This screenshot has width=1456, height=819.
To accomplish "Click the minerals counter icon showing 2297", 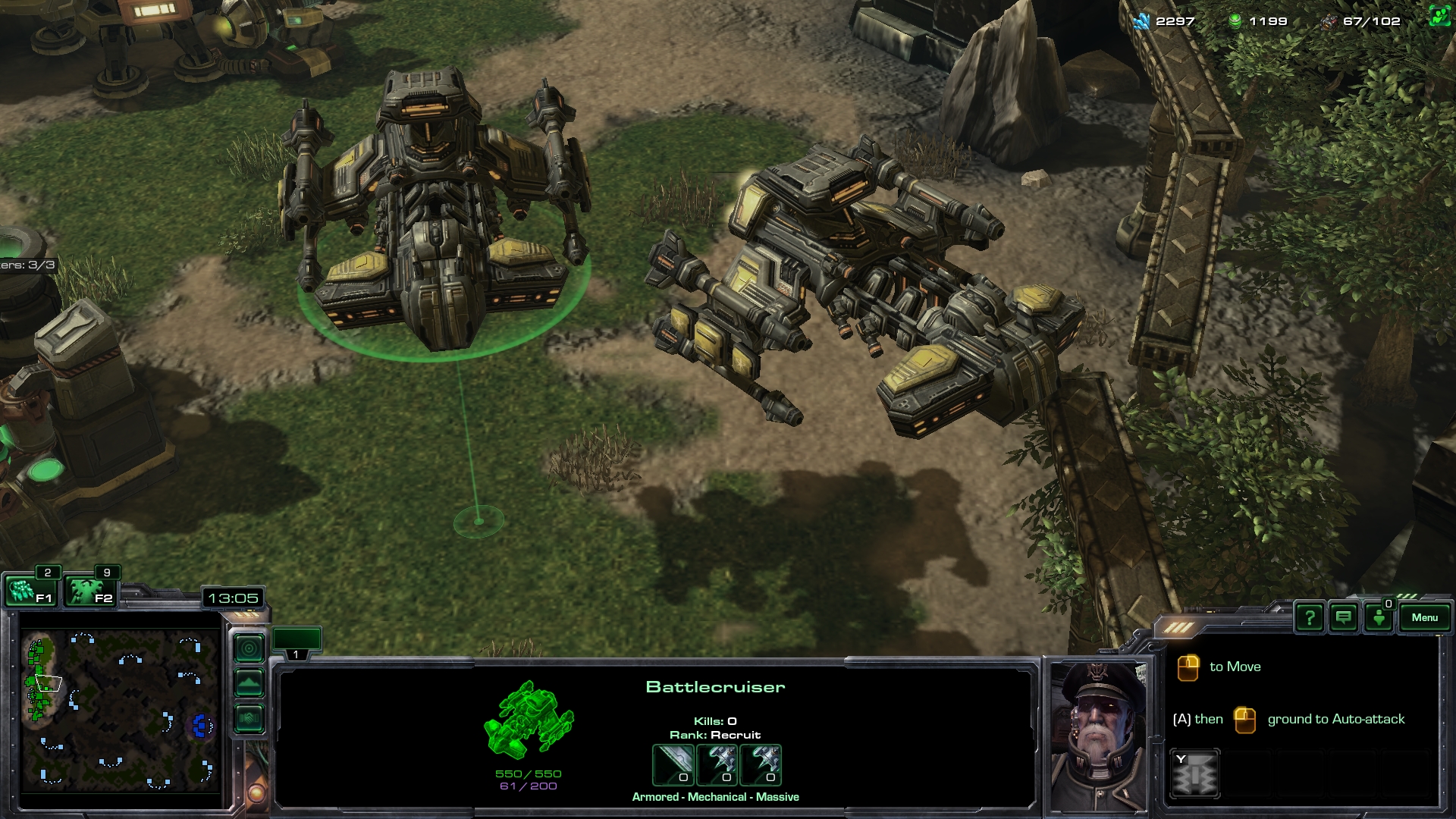I will [1141, 23].
